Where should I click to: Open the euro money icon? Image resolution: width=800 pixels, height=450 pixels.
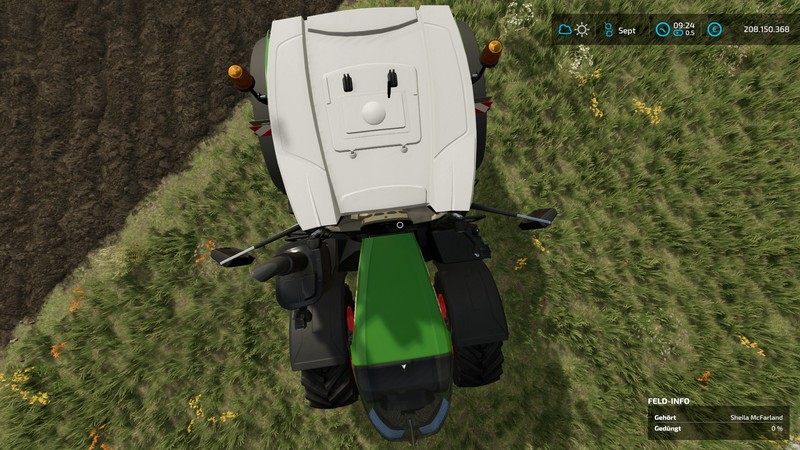[714, 30]
